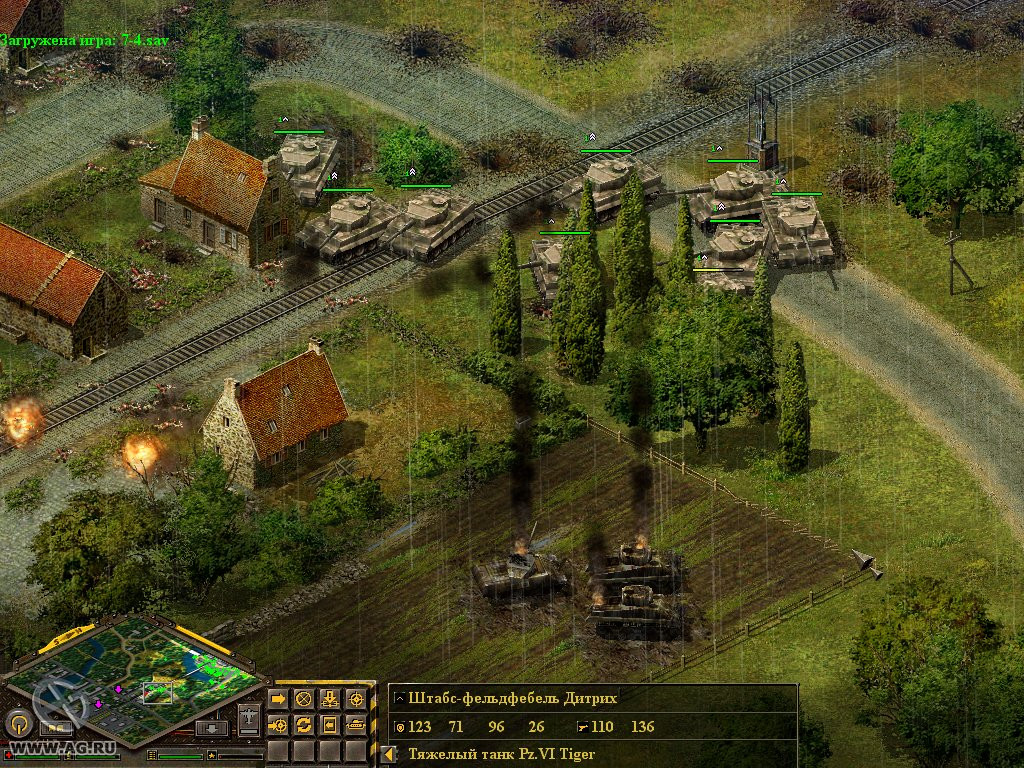This screenshot has width=1024, height=768.
Task: Choose the boxed left-arrow command button
Action: (330, 724)
